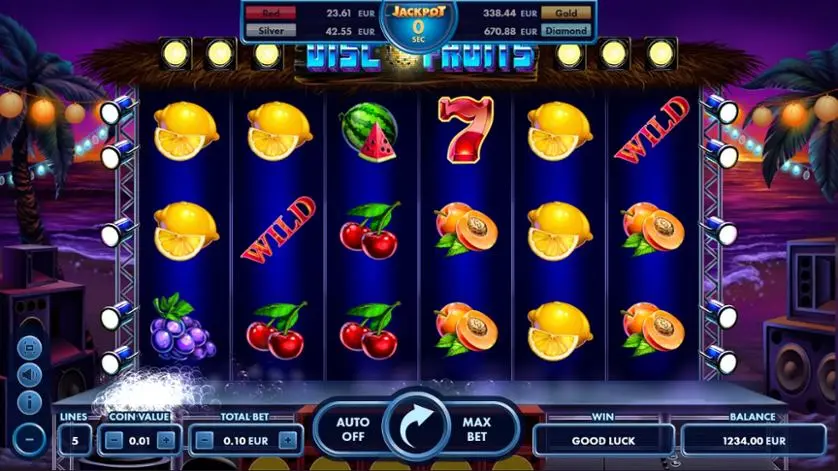
Task: Increase the coin value
Action: [x=166, y=439]
